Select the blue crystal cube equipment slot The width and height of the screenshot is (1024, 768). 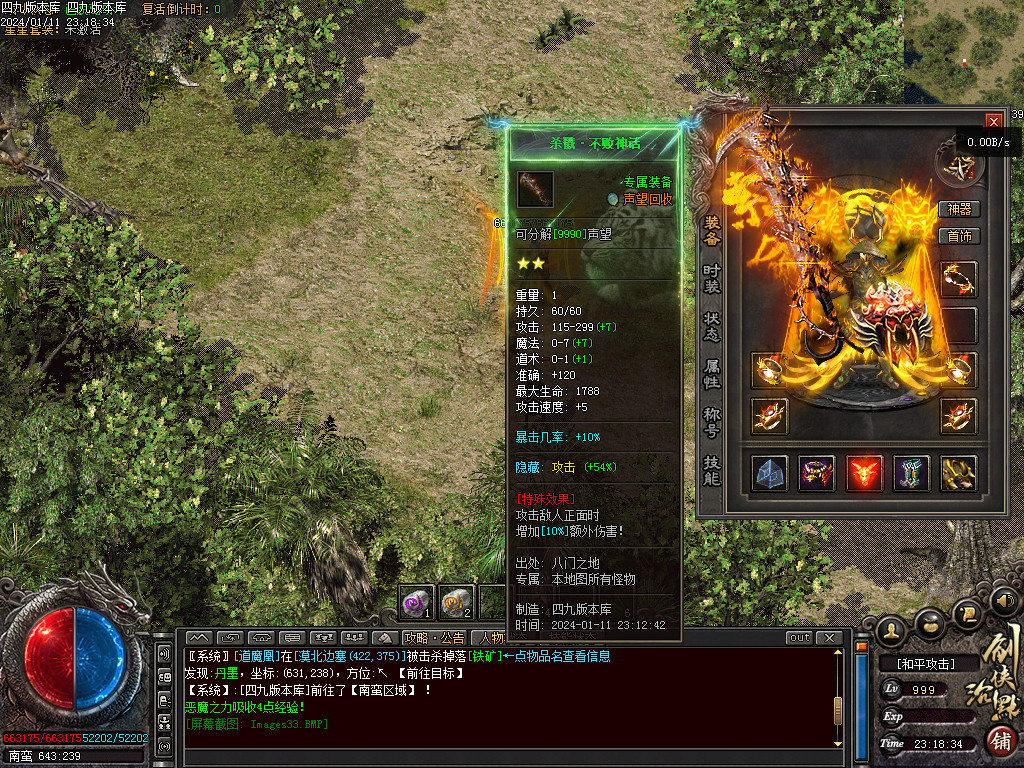[x=770, y=473]
